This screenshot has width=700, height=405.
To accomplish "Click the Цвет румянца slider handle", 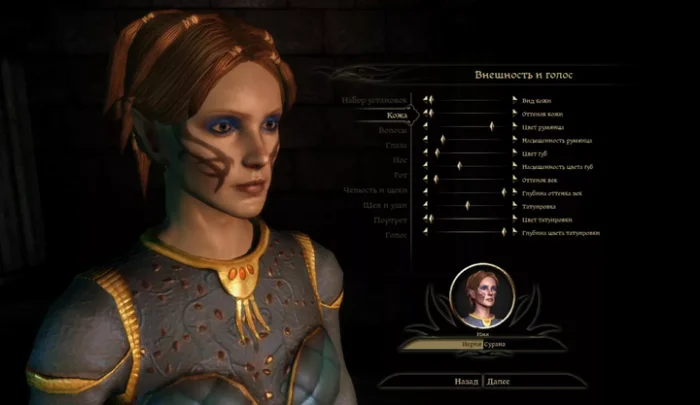I will (492, 126).
